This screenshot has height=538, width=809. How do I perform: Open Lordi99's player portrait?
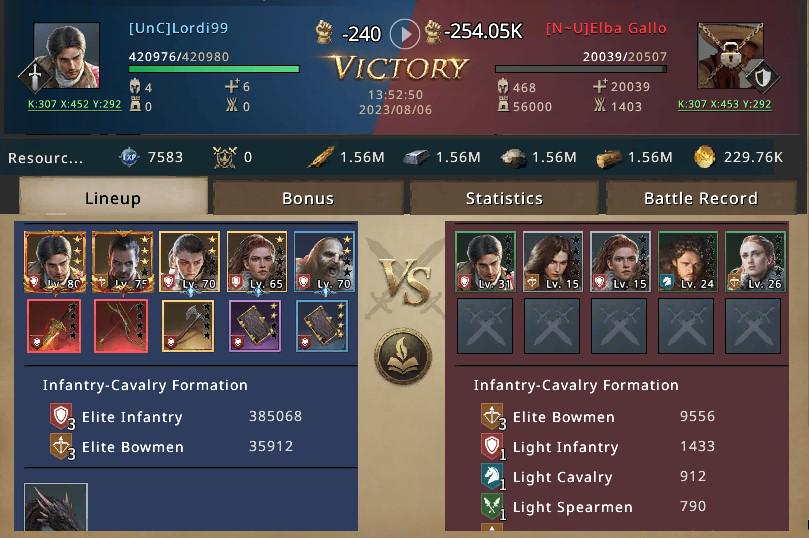[x=66, y=56]
